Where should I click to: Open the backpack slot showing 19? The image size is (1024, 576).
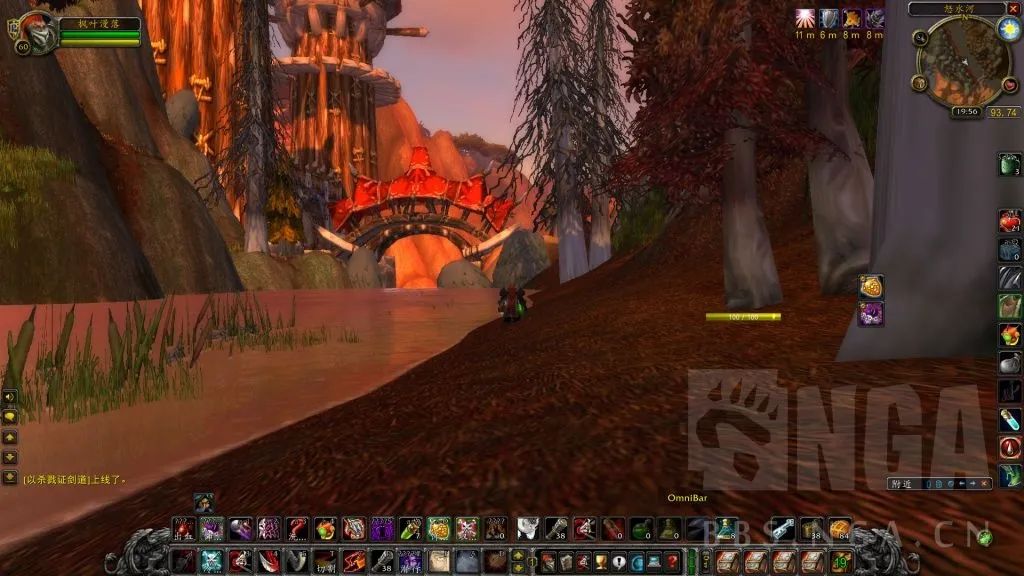tap(841, 561)
